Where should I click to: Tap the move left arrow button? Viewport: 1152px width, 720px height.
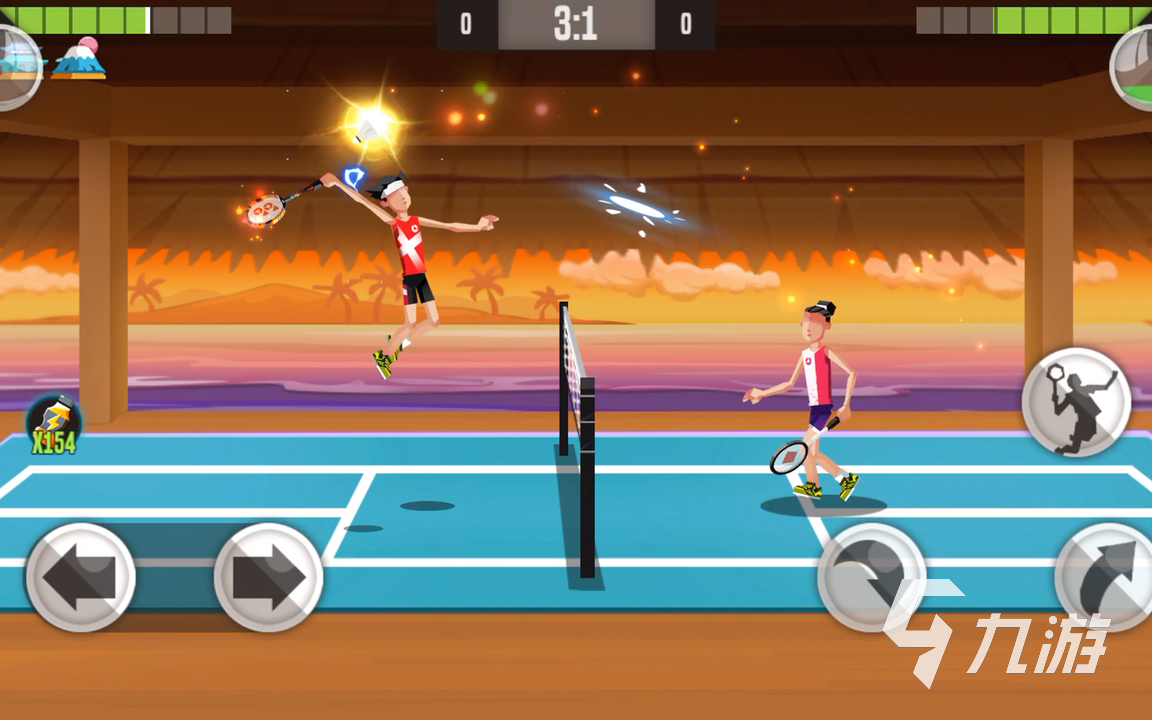click(x=80, y=577)
